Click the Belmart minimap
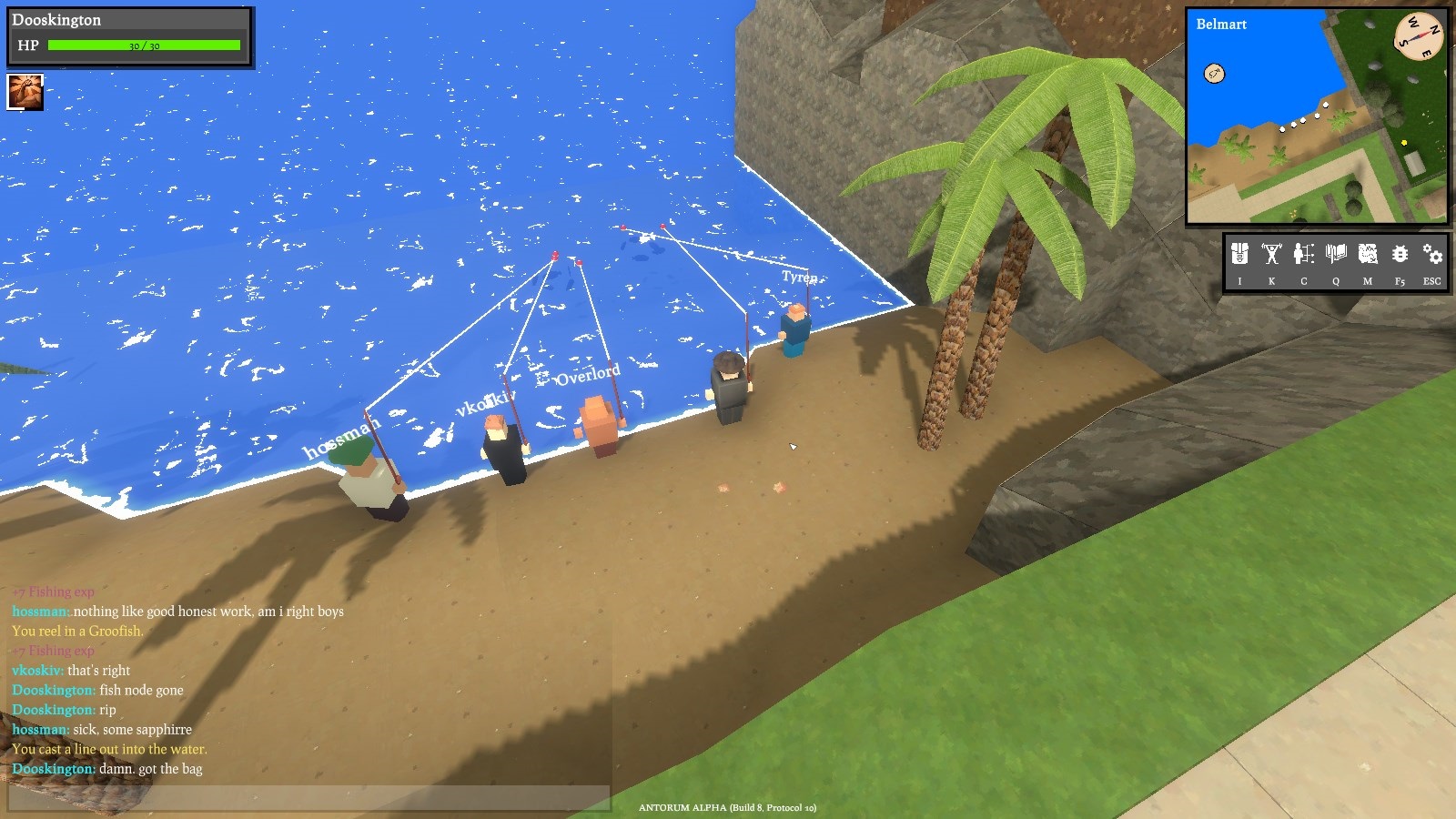Screen dimensions: 1456x819 point(1316,116)
